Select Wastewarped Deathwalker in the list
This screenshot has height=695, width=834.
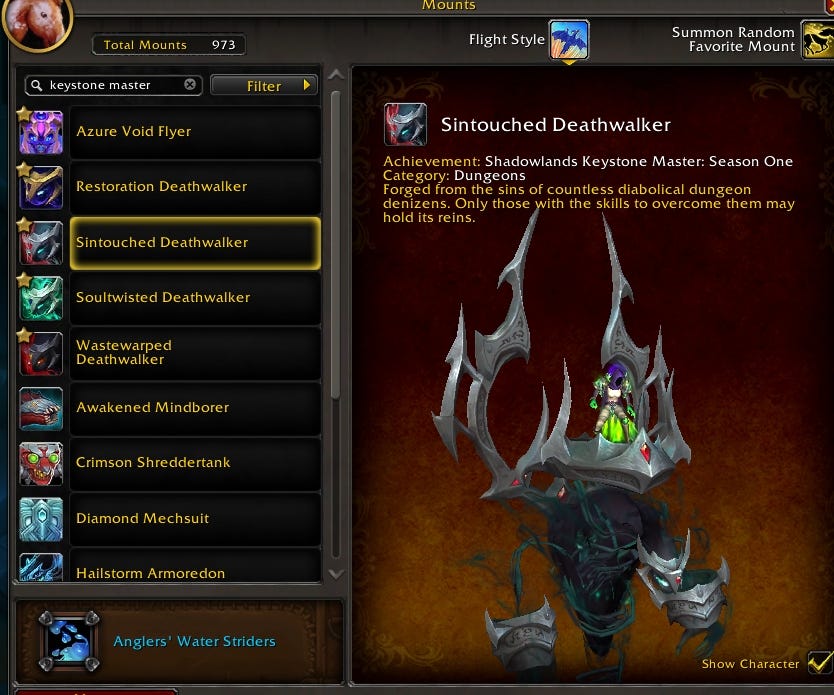170,352
